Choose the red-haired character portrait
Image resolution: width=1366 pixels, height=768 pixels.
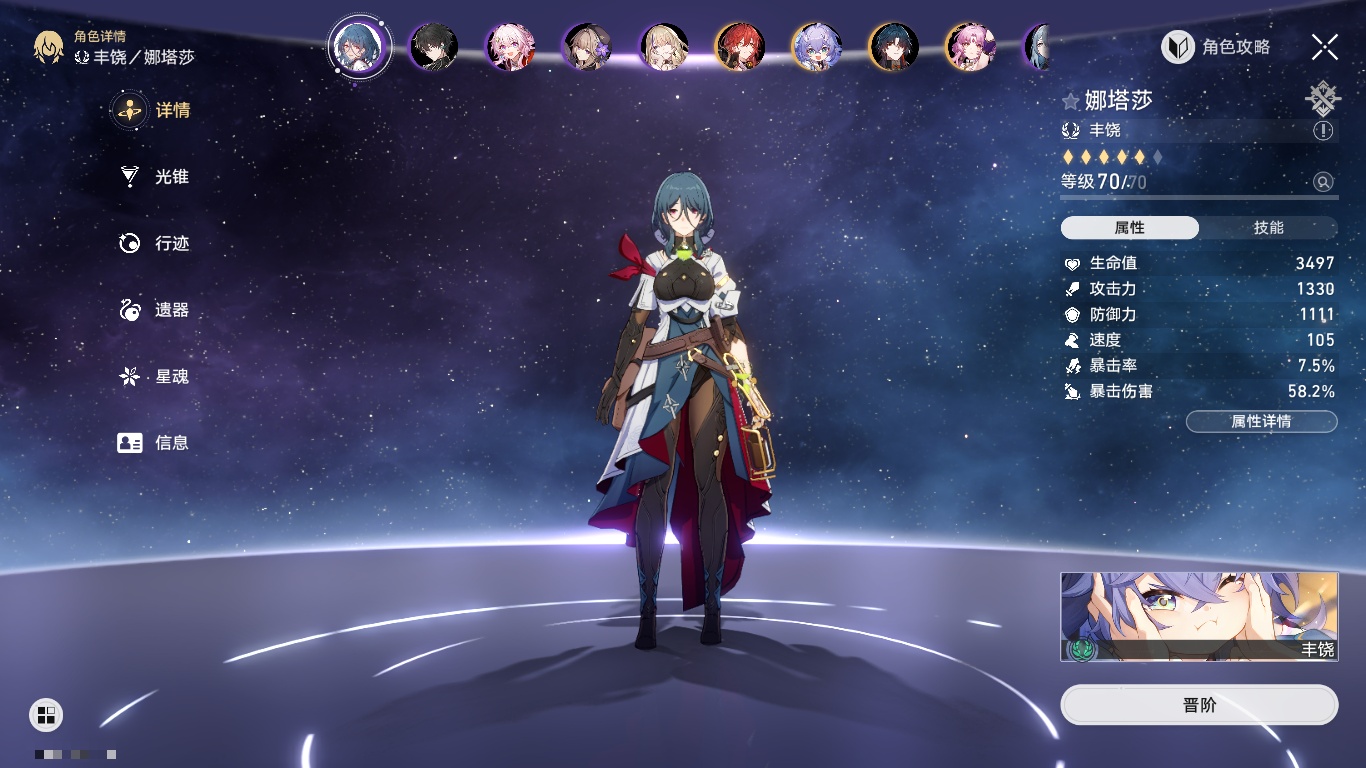click(740, 47)
